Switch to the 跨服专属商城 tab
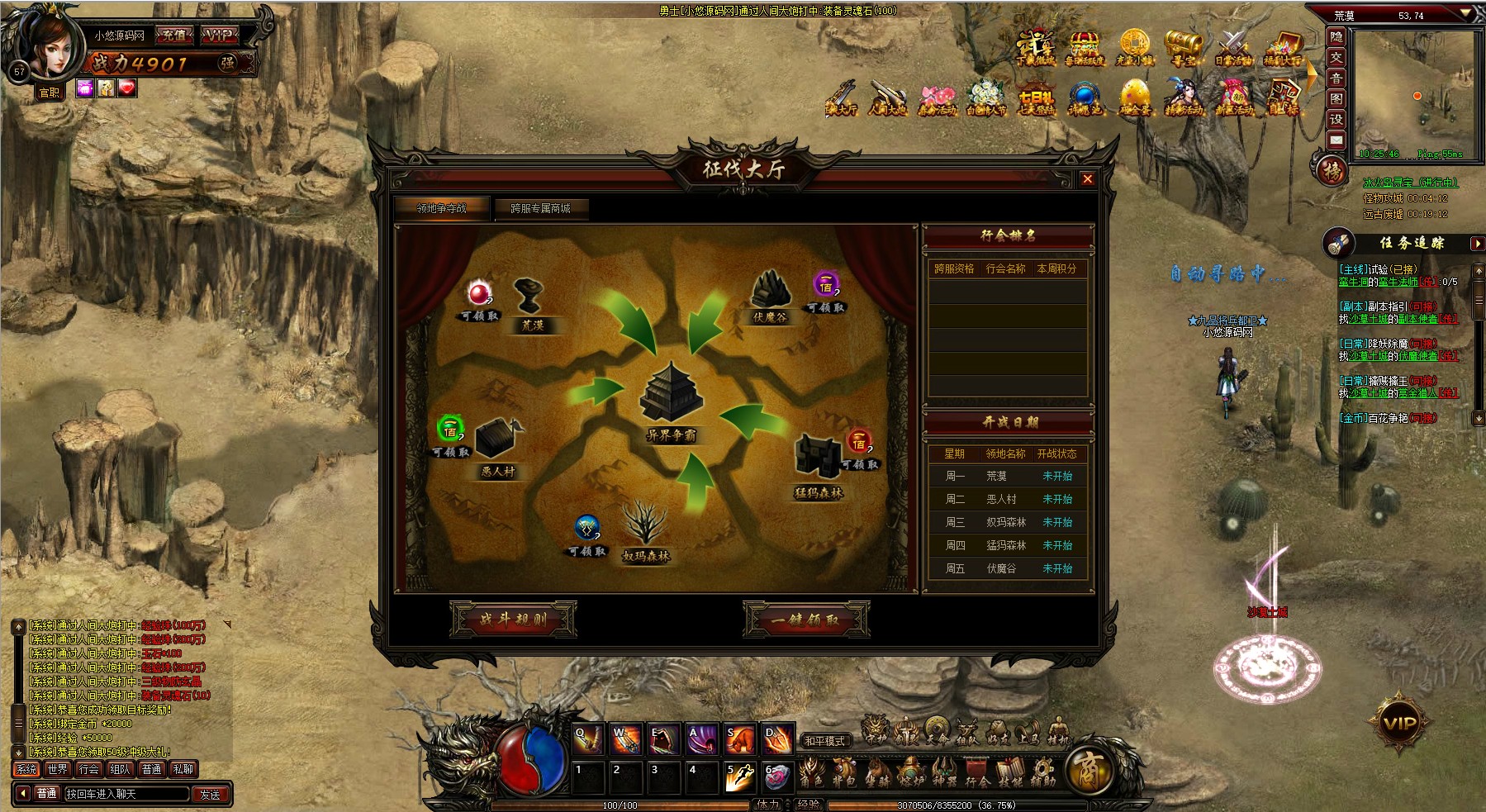This screenshot has height=812, width=1486. (x=540, y=209)
